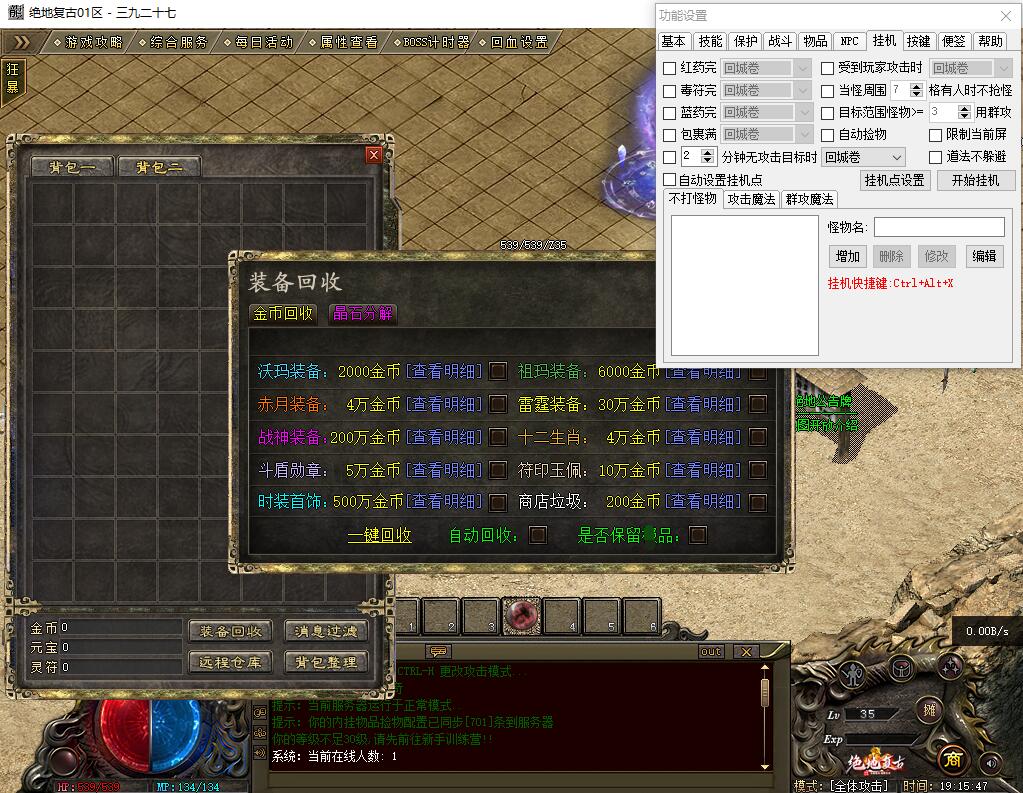Focus the 怪物名 input field
Viewport: 1023px width, 793px height.
coord(938,227)
